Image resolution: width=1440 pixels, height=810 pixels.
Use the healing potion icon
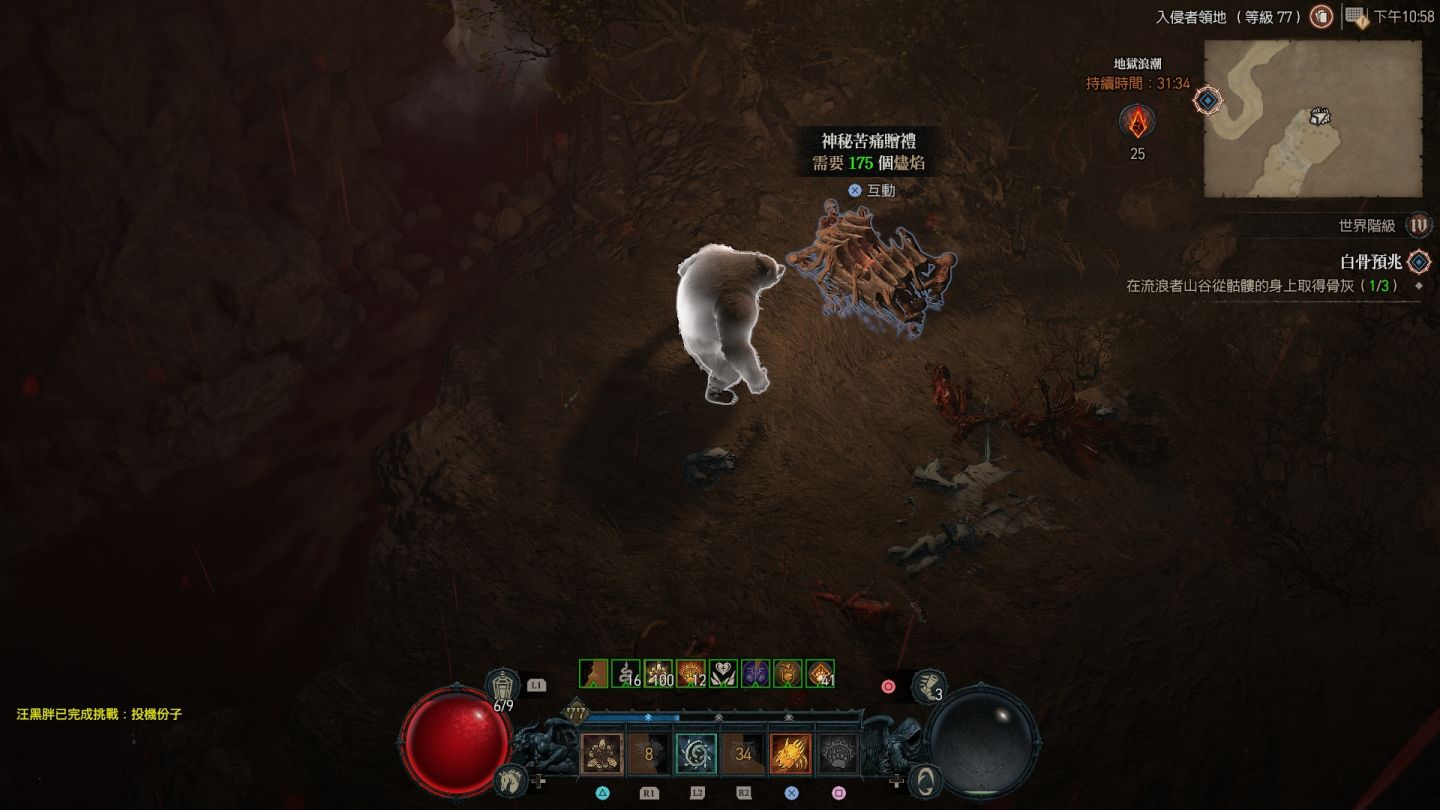(x=502, y=685)
